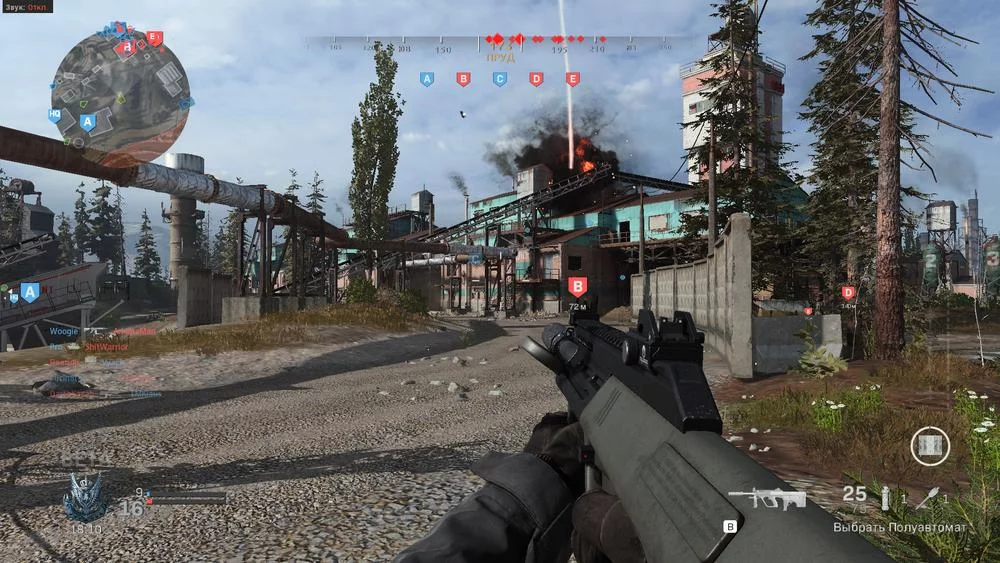Select the D objective marker showing 34m
Screen dimensions: 1000x563
tap(848, 292)
